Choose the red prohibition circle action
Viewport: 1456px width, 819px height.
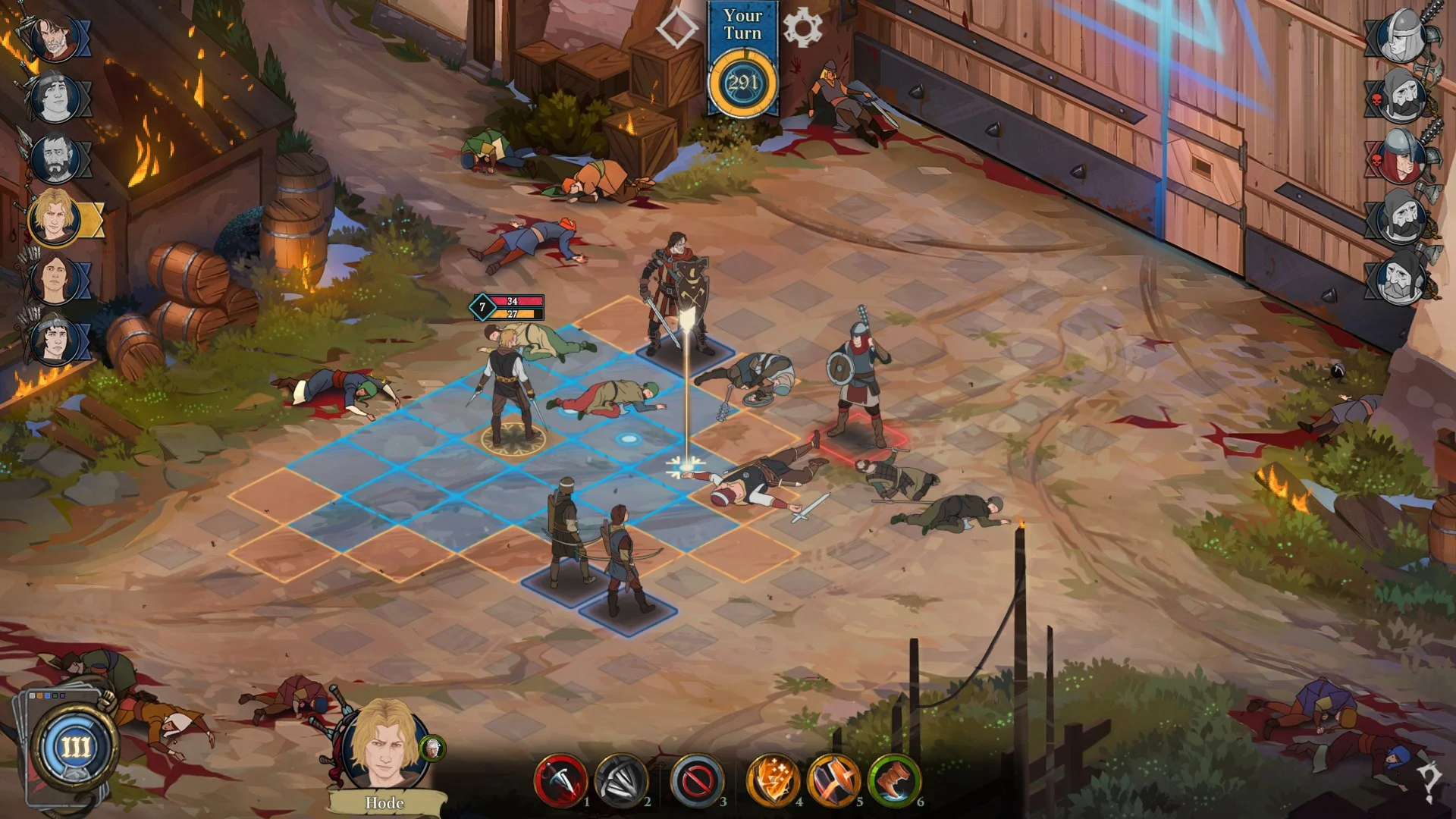(x=697, y=780)
